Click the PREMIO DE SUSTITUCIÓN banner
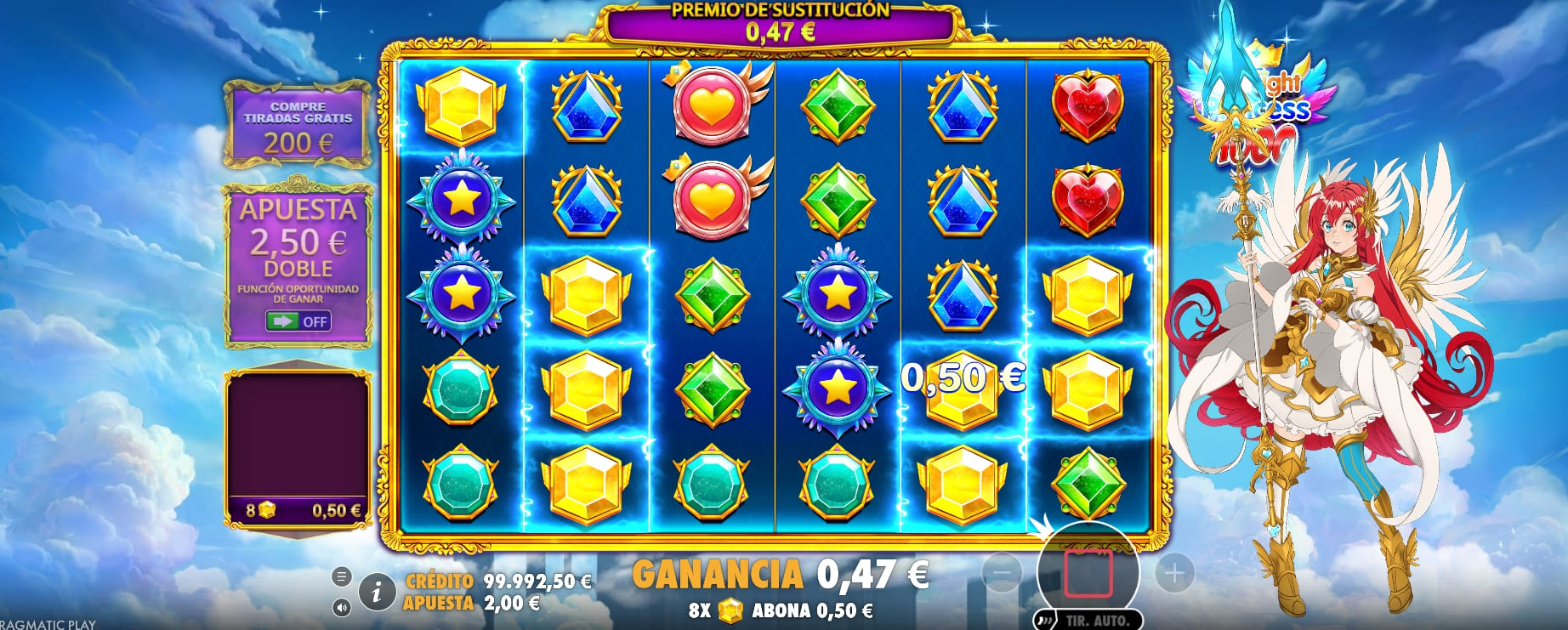 781,21
